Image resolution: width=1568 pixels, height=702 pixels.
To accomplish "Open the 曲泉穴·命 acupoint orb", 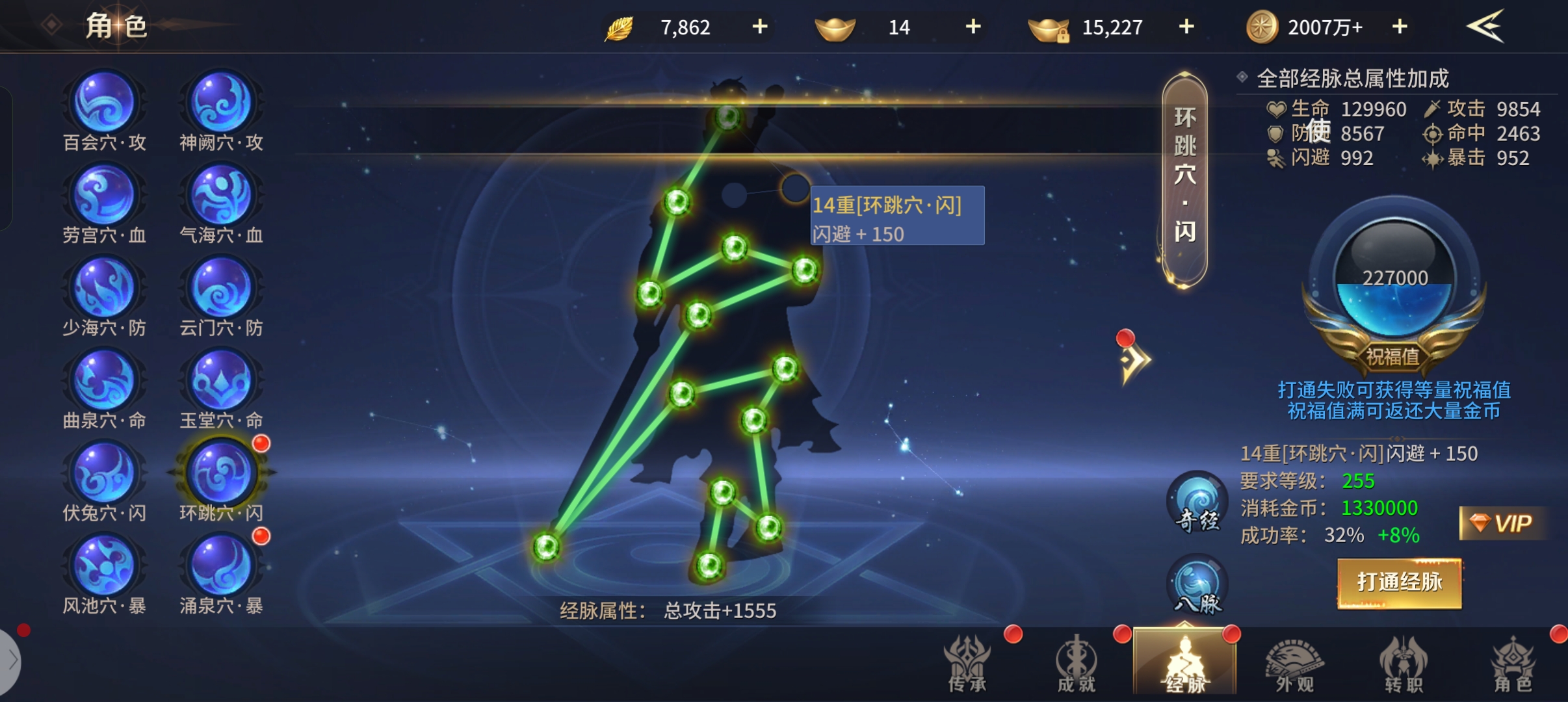I will point(104,381).
